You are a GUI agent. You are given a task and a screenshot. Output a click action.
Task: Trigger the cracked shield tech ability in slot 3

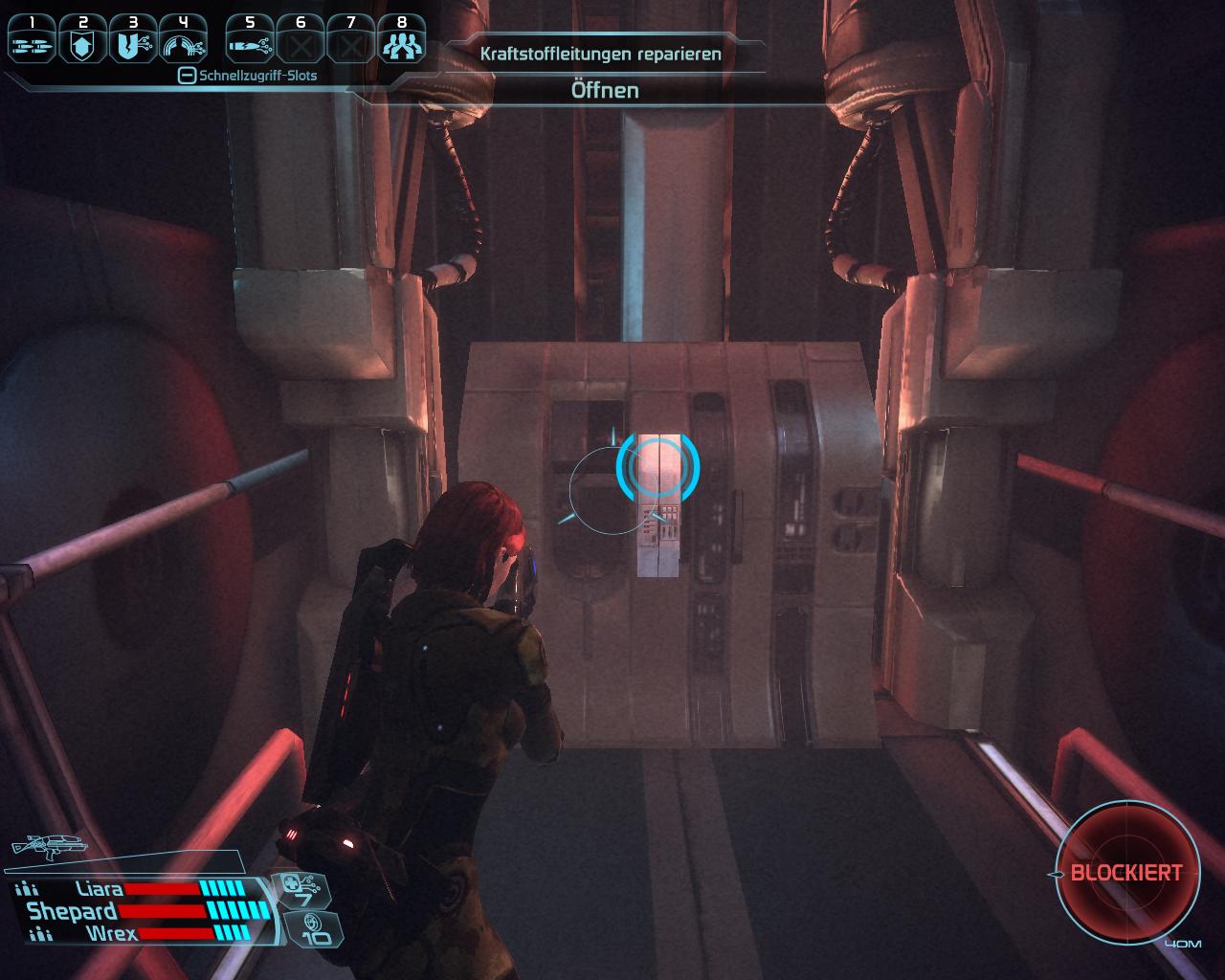(x=133, y=41)
